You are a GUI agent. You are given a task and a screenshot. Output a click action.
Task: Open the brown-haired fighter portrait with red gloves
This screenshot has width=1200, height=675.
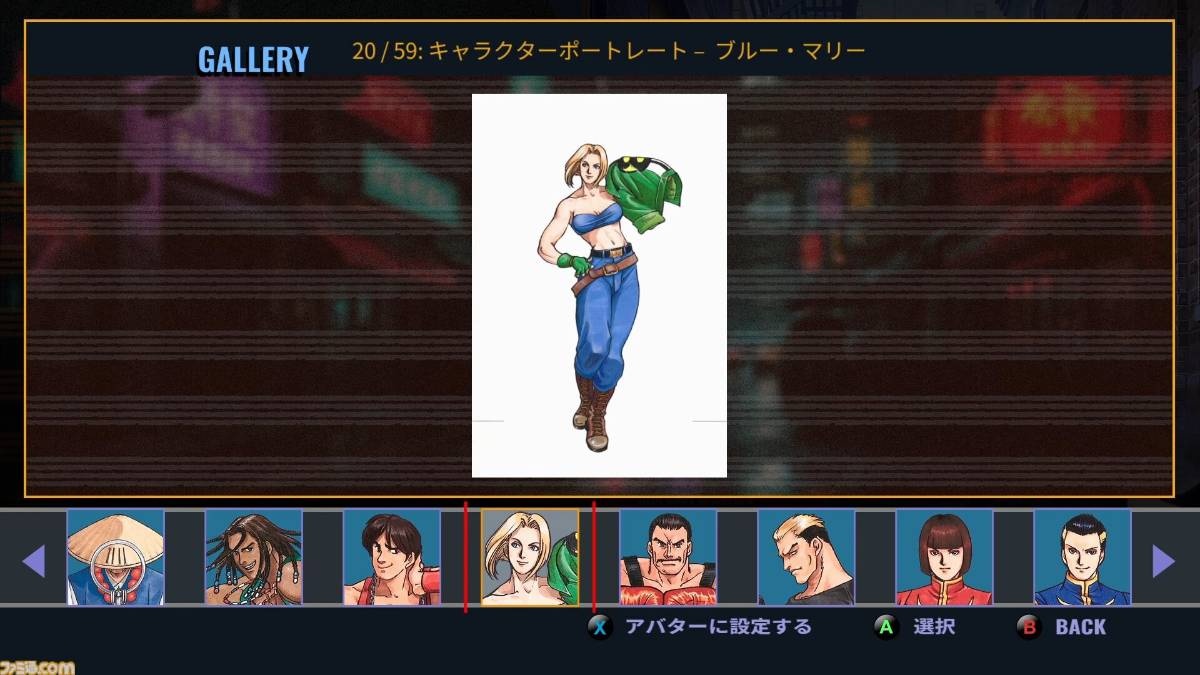point(391,557)
